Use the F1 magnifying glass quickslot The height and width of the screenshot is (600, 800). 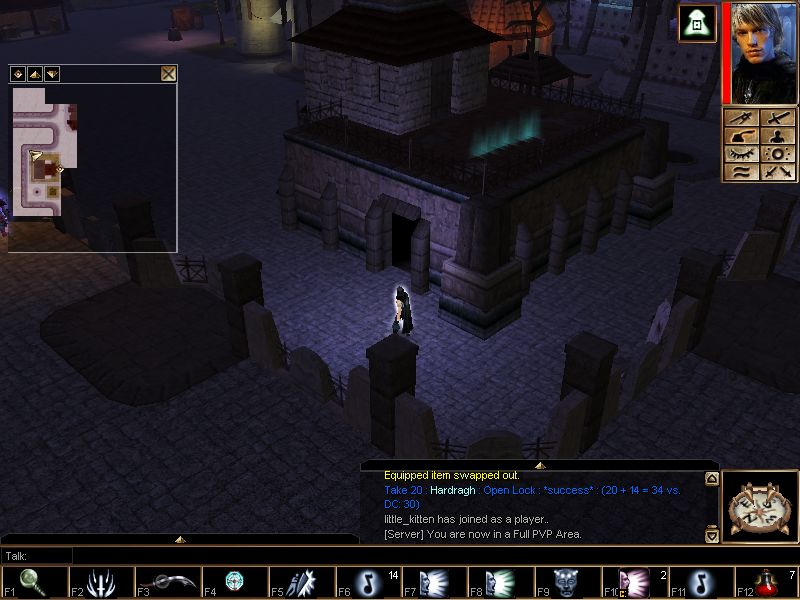(33, 582)
